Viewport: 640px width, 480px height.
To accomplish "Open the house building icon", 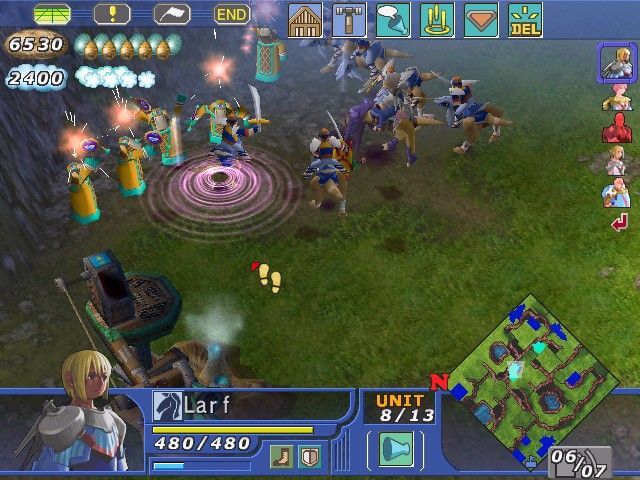I will (x=305, y=20).
